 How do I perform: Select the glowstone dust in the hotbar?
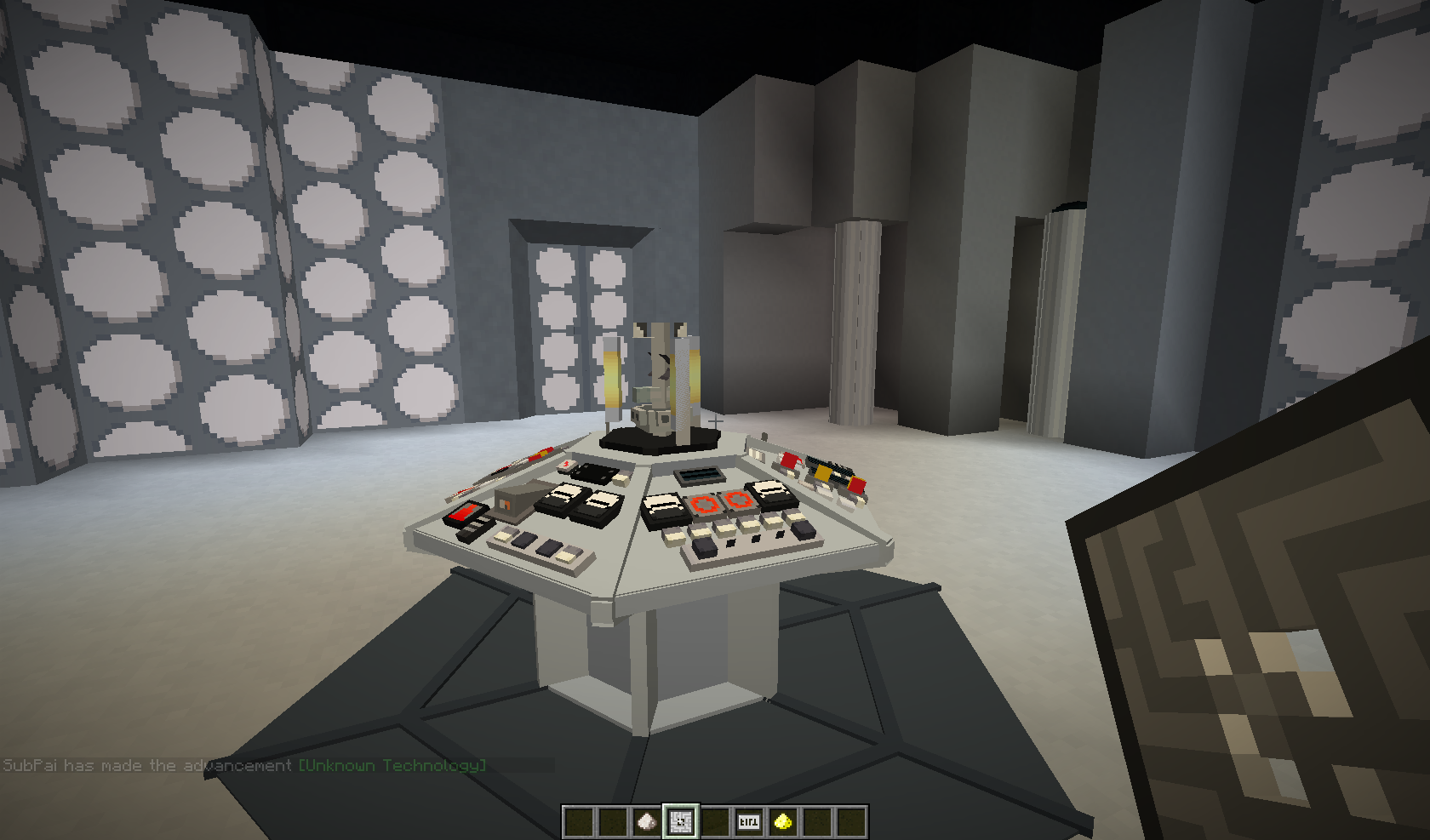tap(781, 820)
